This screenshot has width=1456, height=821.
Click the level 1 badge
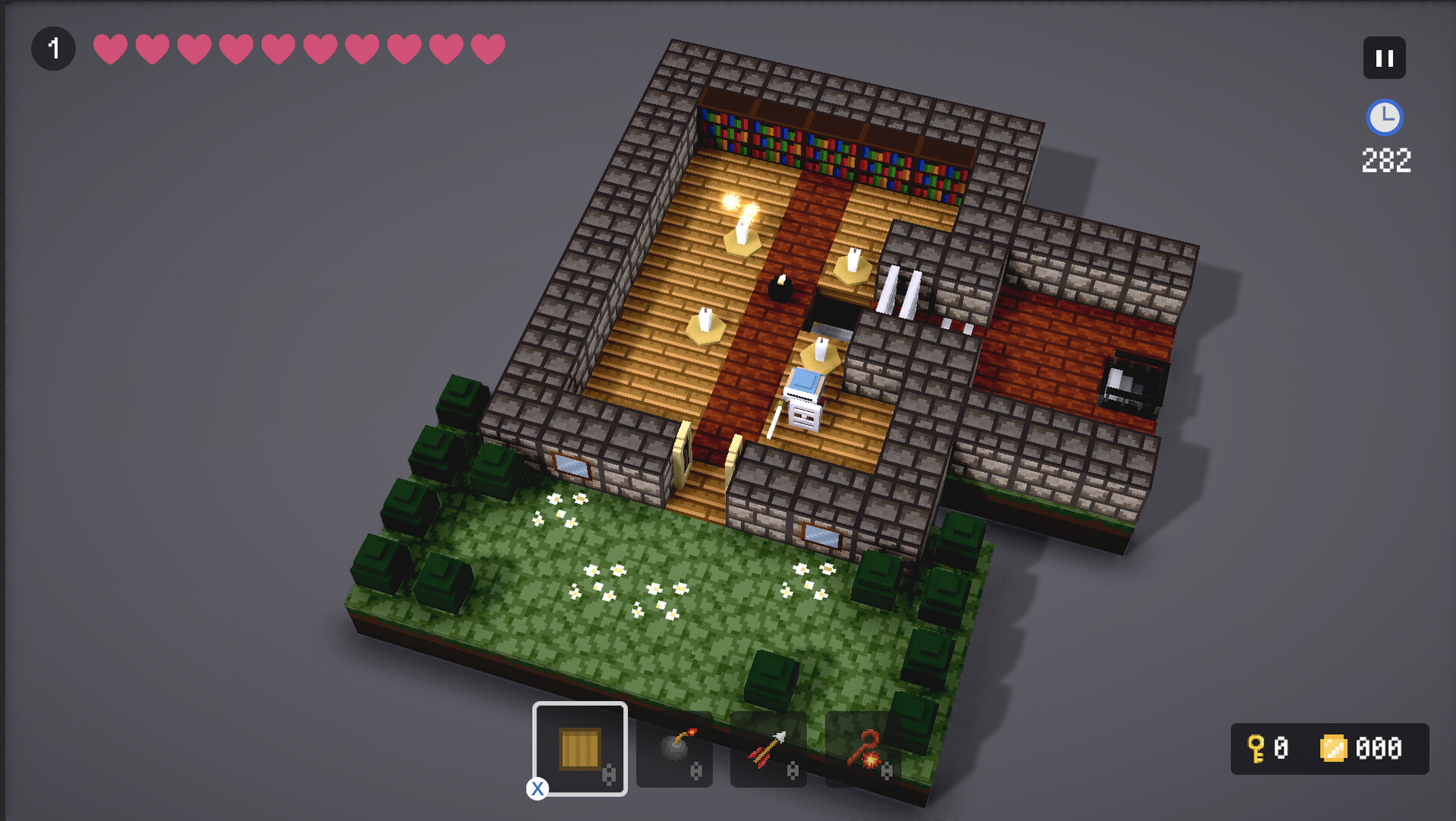53,47
